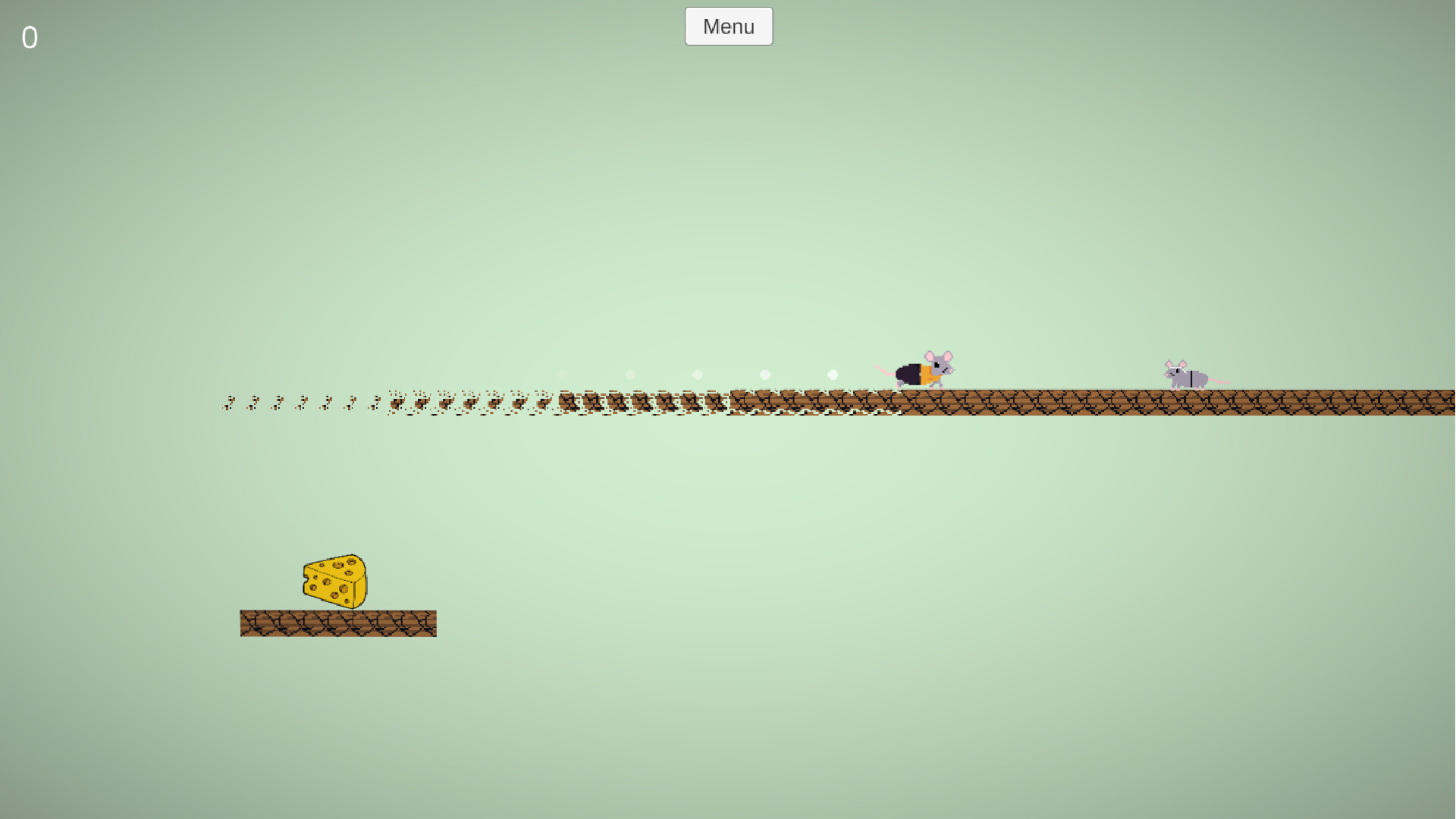Click the cheese wedge pickup
The width and height of the screenshot is (1456, 819).
tap(334, 582)
